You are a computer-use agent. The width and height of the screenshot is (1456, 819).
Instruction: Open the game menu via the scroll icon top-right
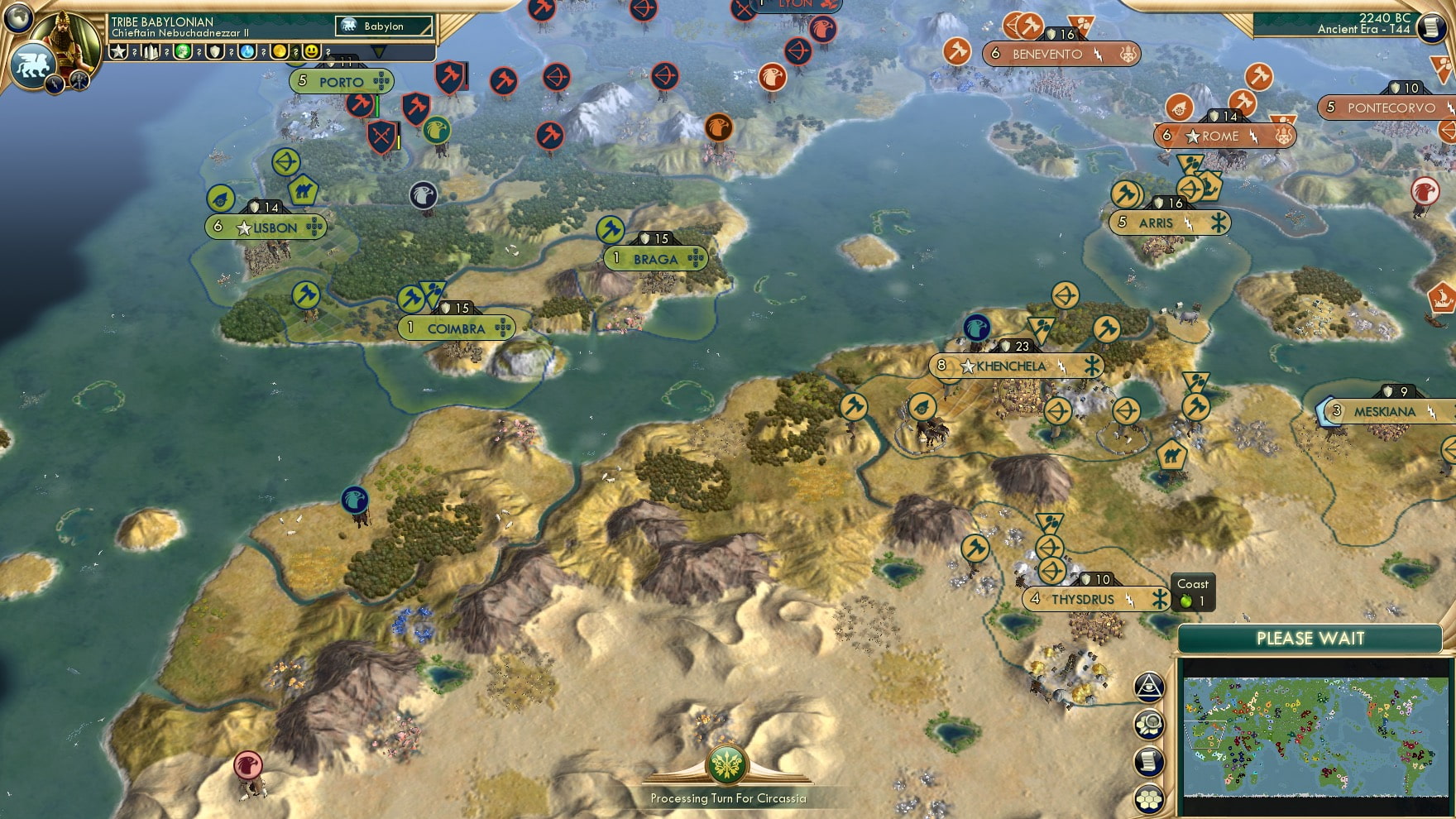1430,29
